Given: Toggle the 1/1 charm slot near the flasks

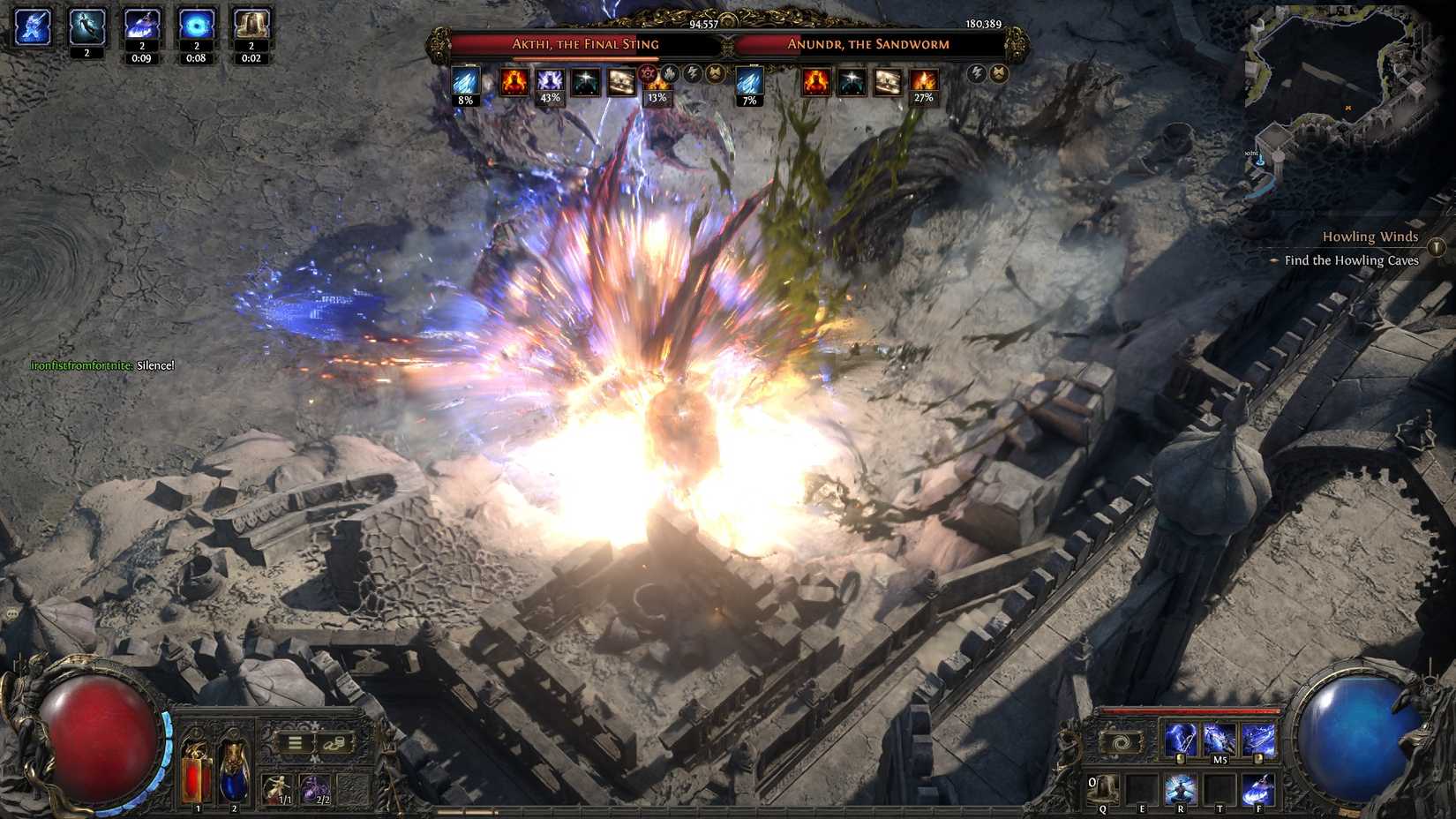Looking at the screenshot, I should point(277,789).
